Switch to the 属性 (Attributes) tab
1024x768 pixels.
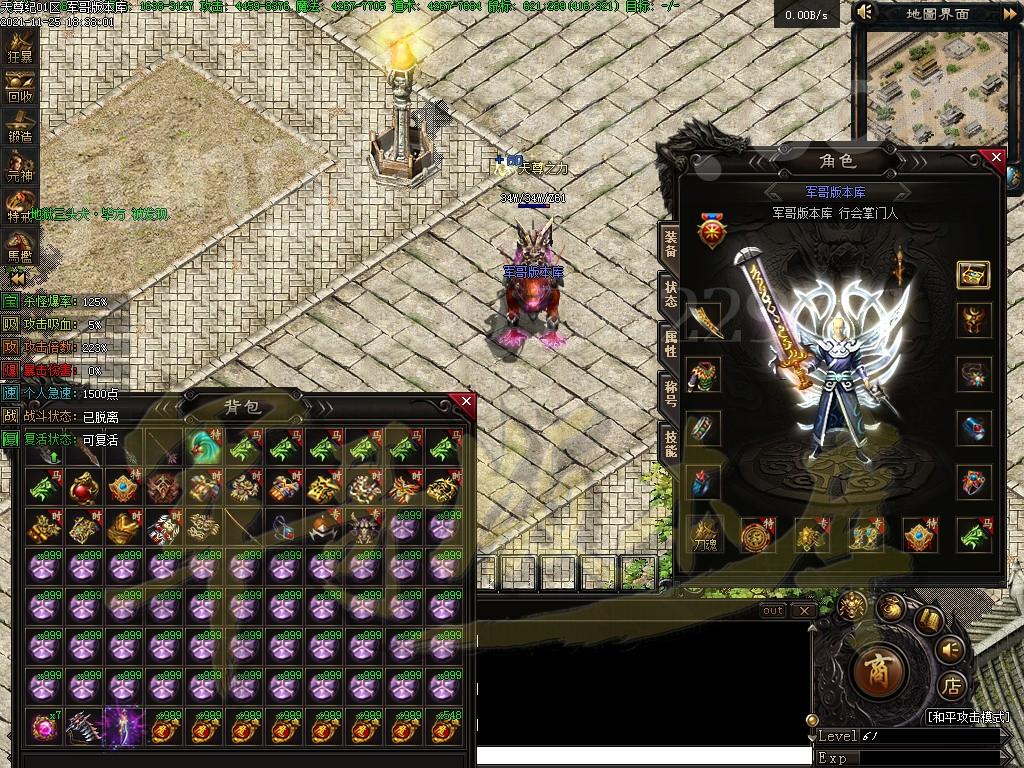670,345
